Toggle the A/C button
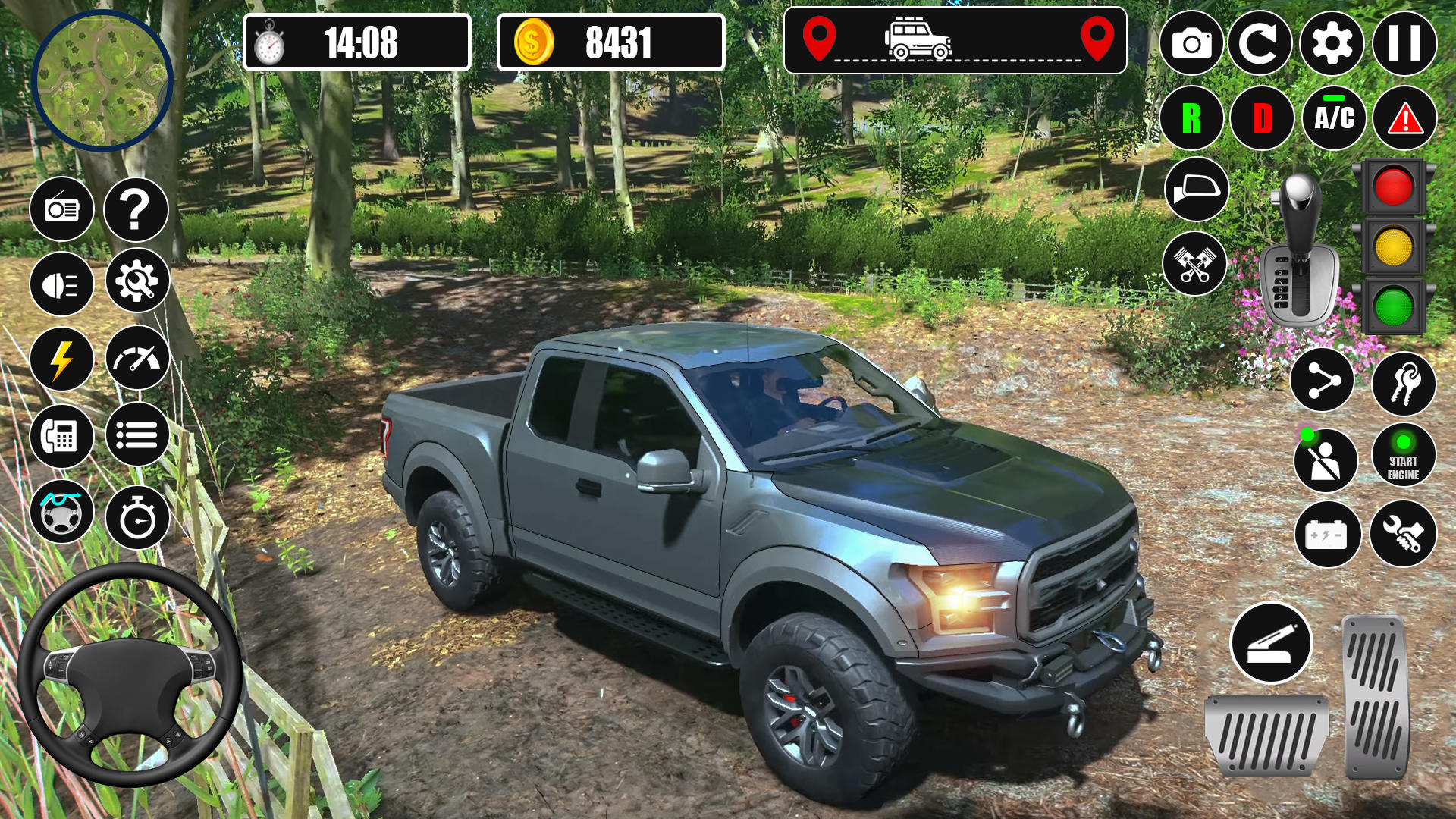1456x819 pixels. 1334,118
